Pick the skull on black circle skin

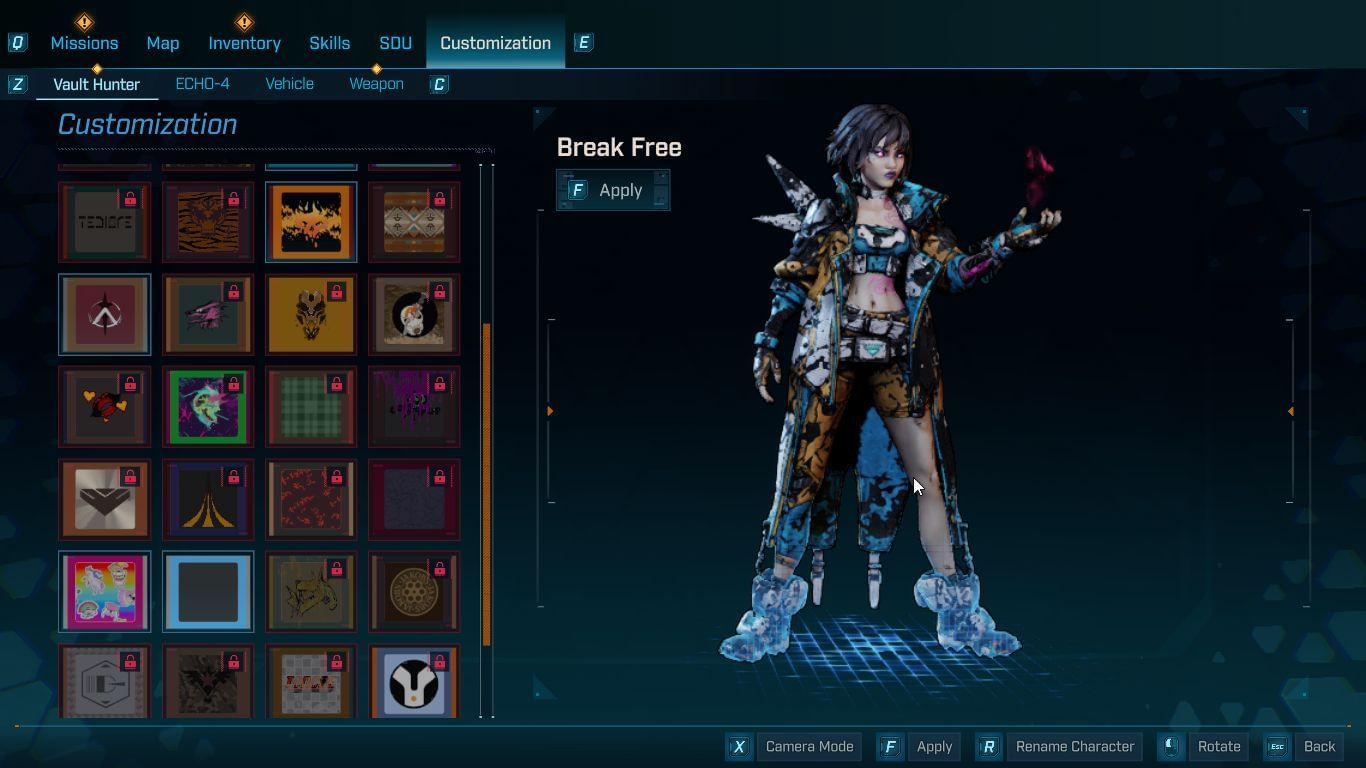click(414, 315)
